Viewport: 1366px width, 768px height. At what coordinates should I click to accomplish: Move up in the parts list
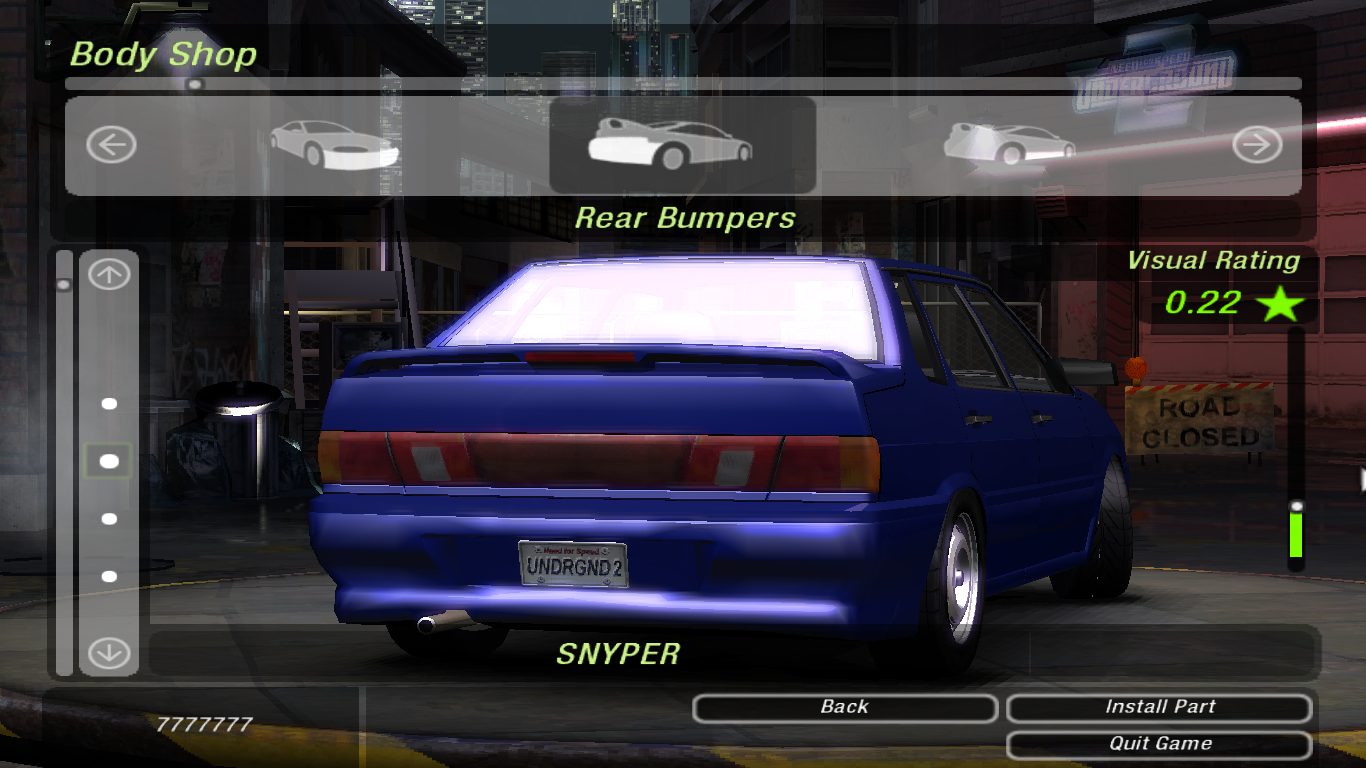109,275
